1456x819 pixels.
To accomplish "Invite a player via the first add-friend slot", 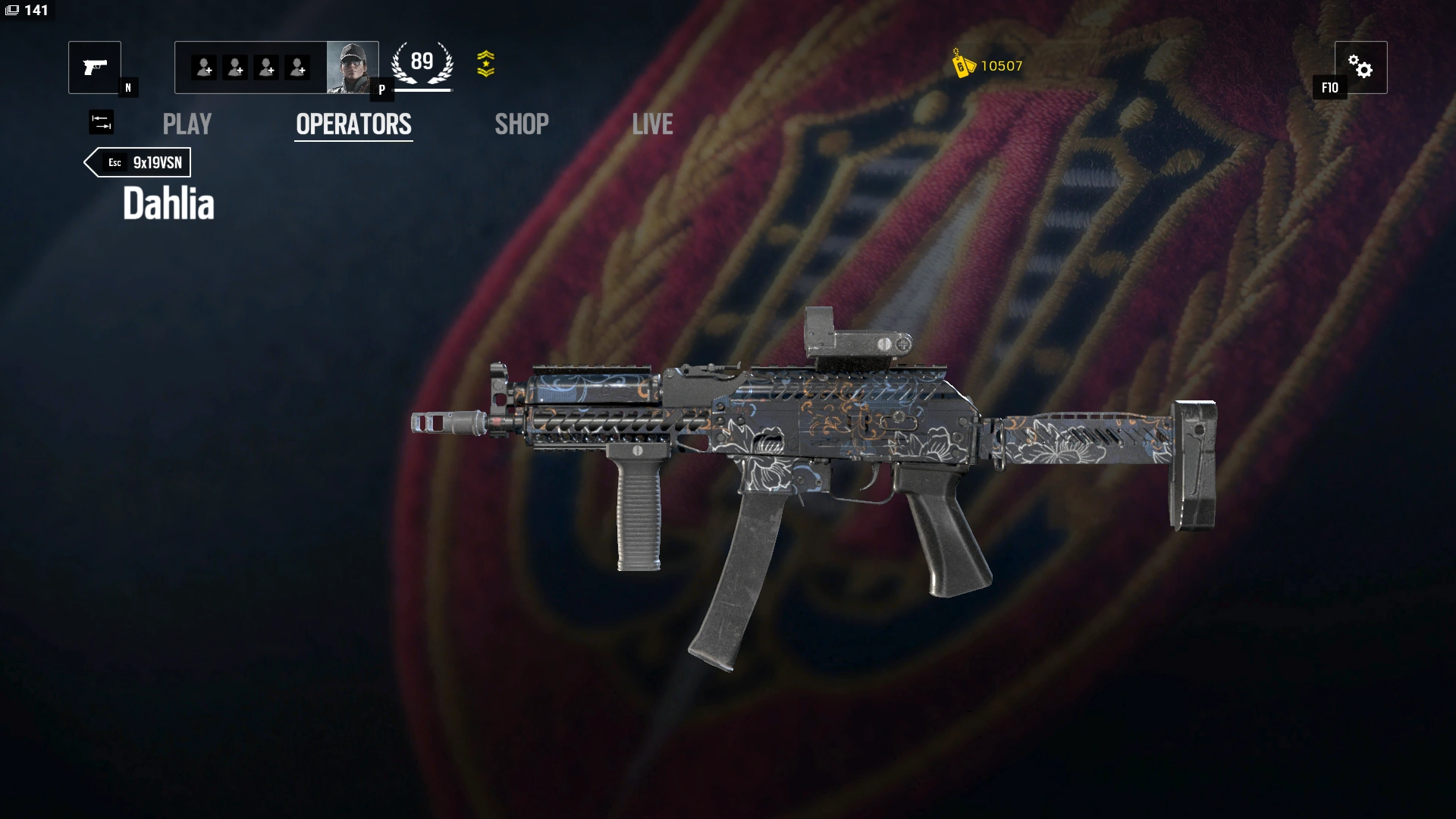I will click(x=202, y=67).
